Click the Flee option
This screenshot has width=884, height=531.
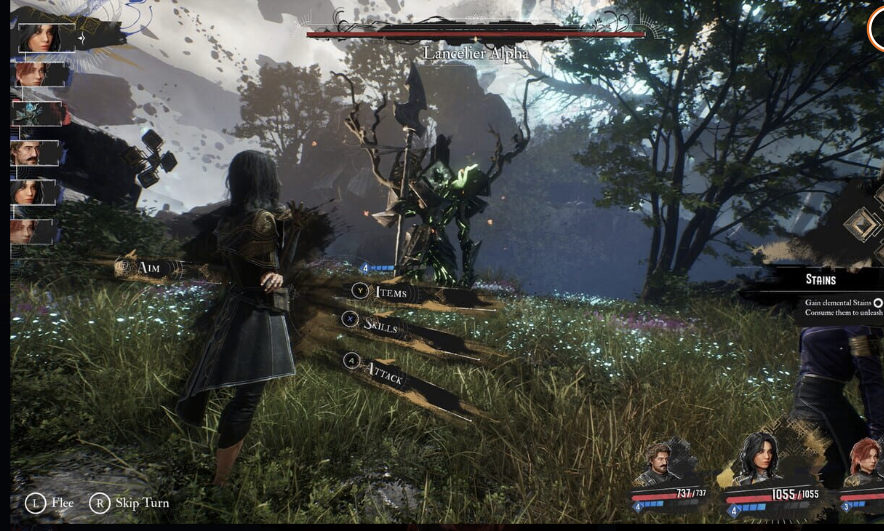point(50,503)
